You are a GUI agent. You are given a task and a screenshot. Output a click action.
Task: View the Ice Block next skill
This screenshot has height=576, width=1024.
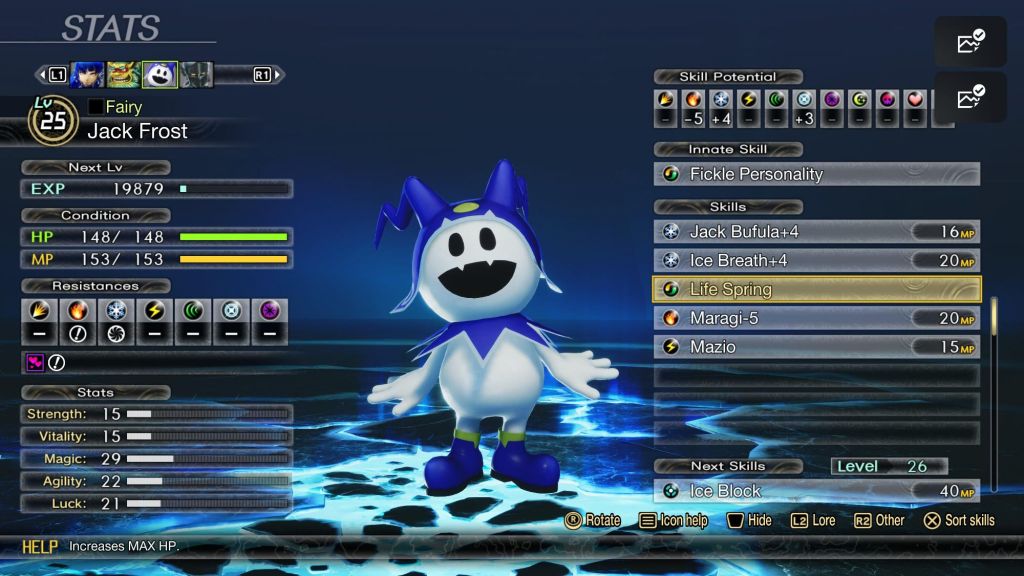(x=816, y=491)
